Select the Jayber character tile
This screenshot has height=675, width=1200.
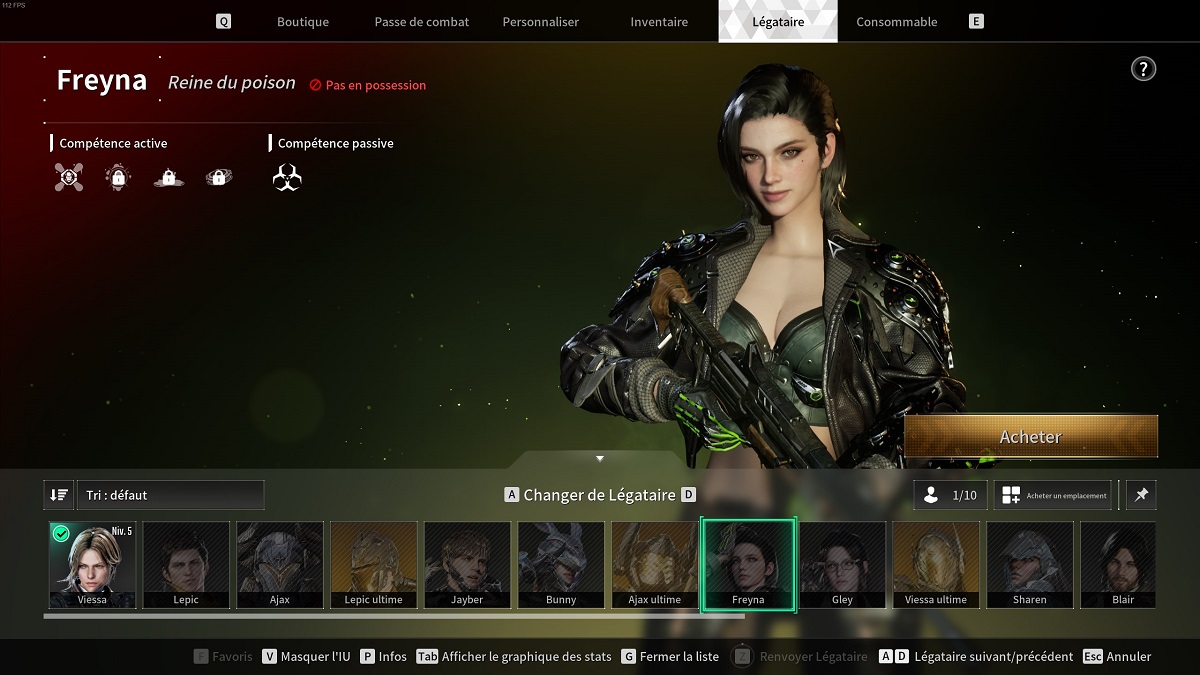pos(467,564)
